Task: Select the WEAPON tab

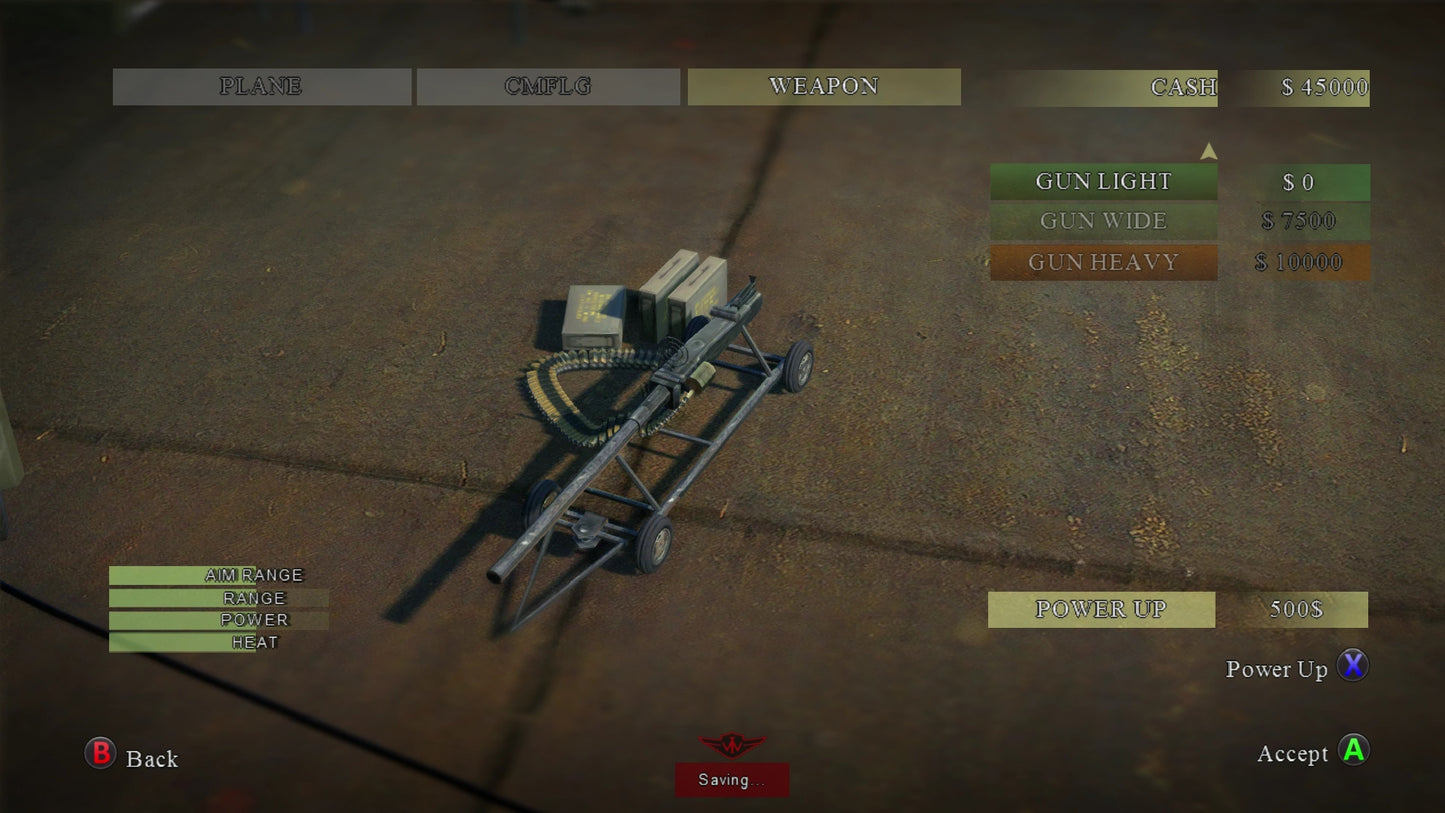Action: click(x=823, y=87)
